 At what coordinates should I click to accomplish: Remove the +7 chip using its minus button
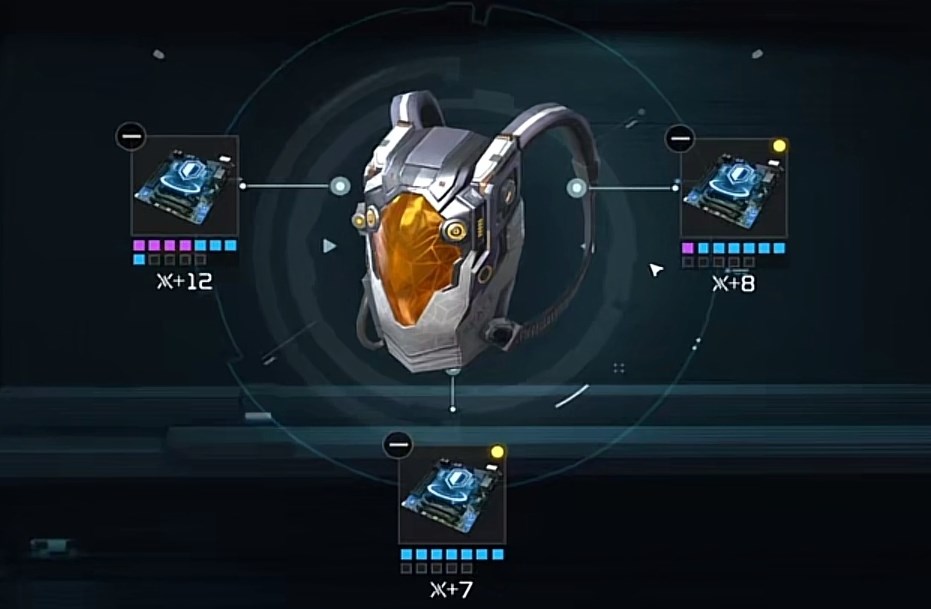click(x=398, y=443)
